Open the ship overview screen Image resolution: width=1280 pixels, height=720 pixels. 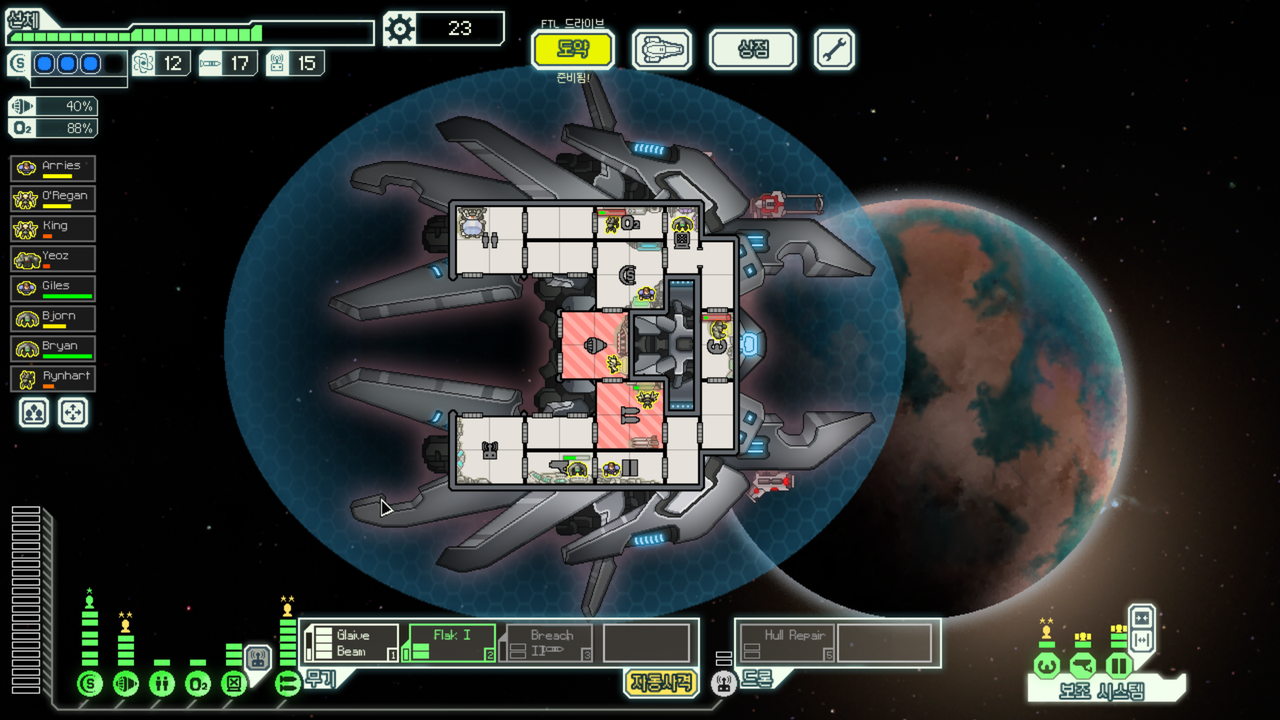point(662,49)
